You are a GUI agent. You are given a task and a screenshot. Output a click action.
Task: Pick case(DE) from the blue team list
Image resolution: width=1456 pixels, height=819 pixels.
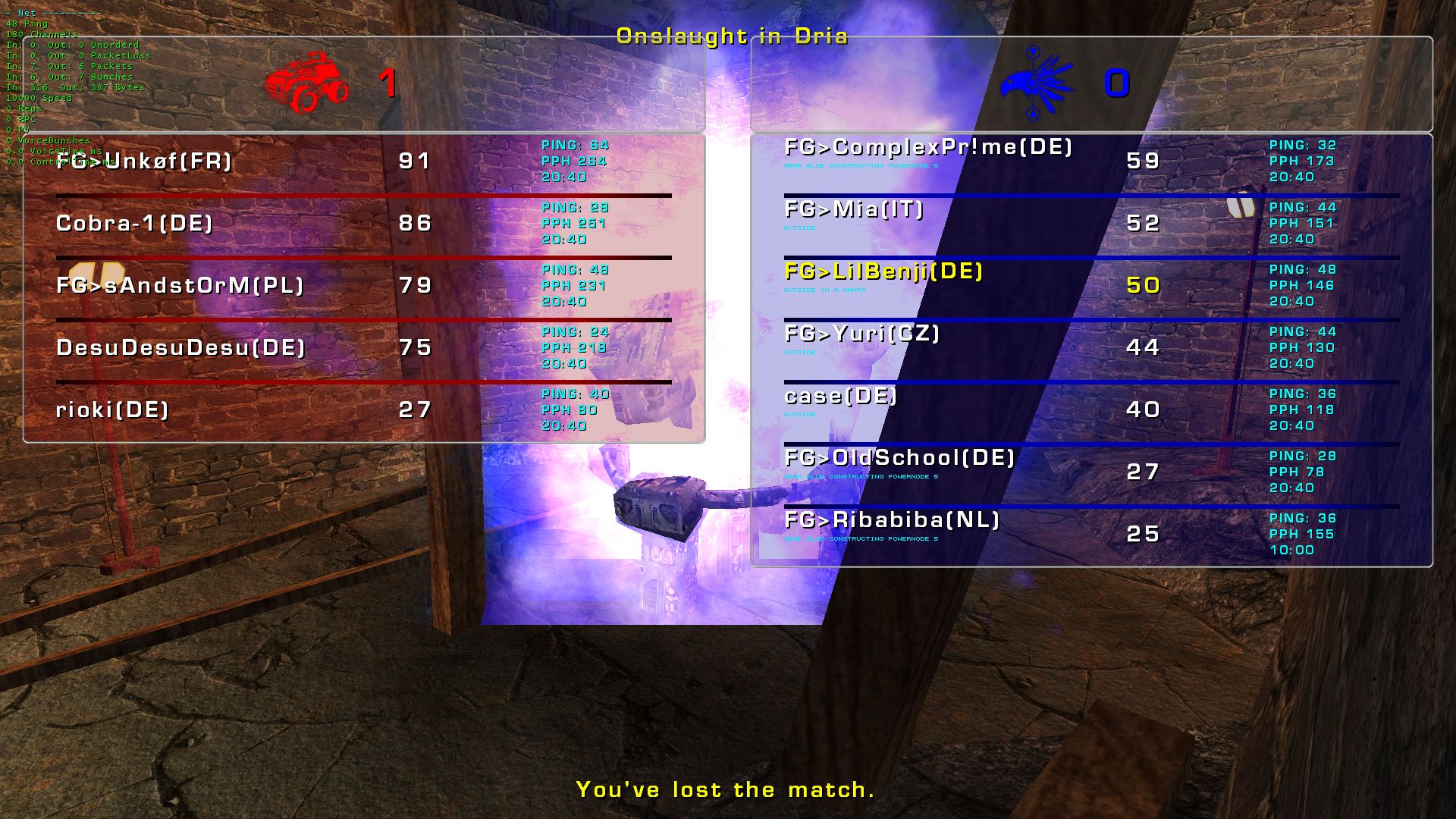tap(840, 397)
